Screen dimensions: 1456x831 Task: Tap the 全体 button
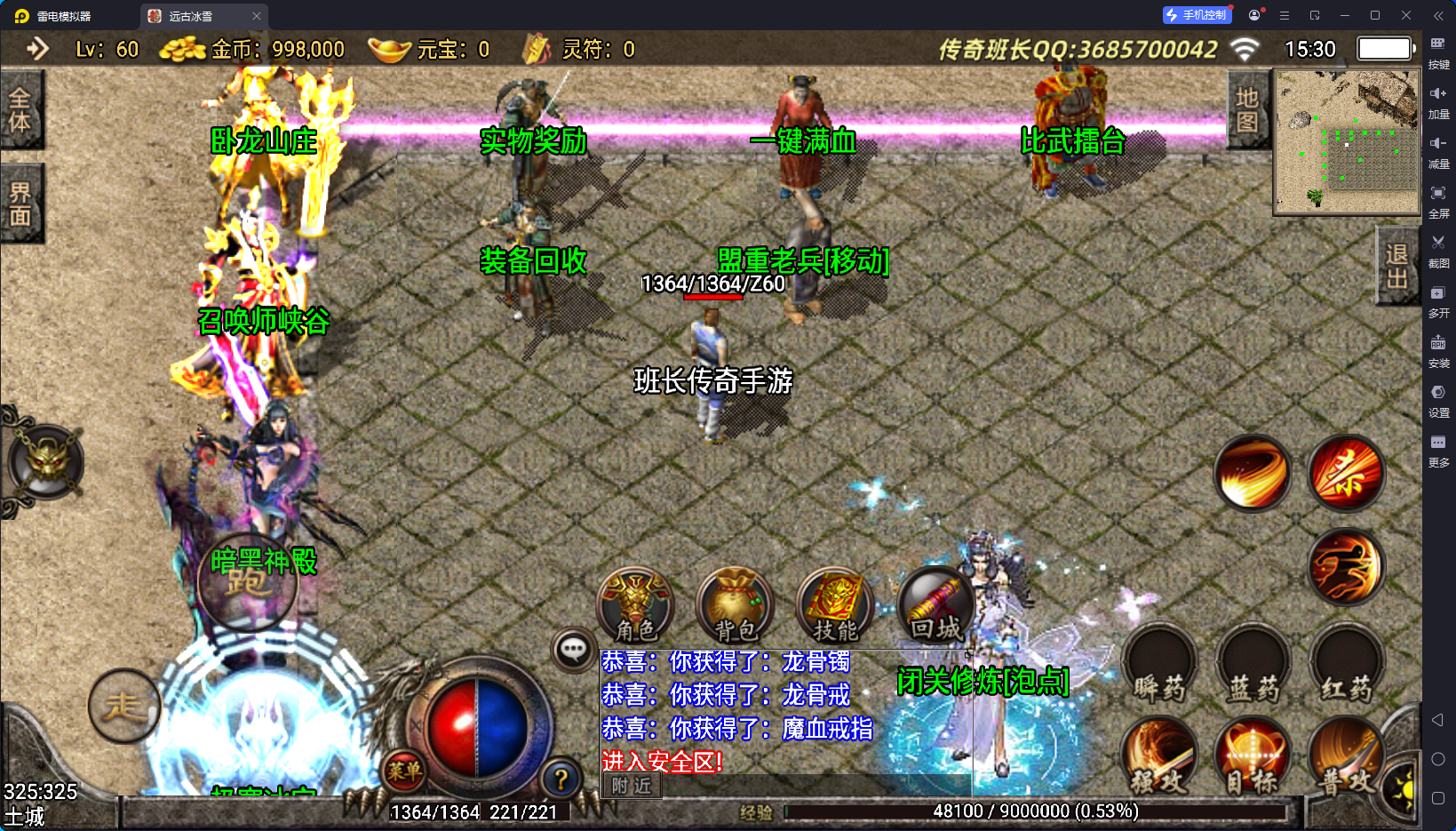tap(20, 109)
